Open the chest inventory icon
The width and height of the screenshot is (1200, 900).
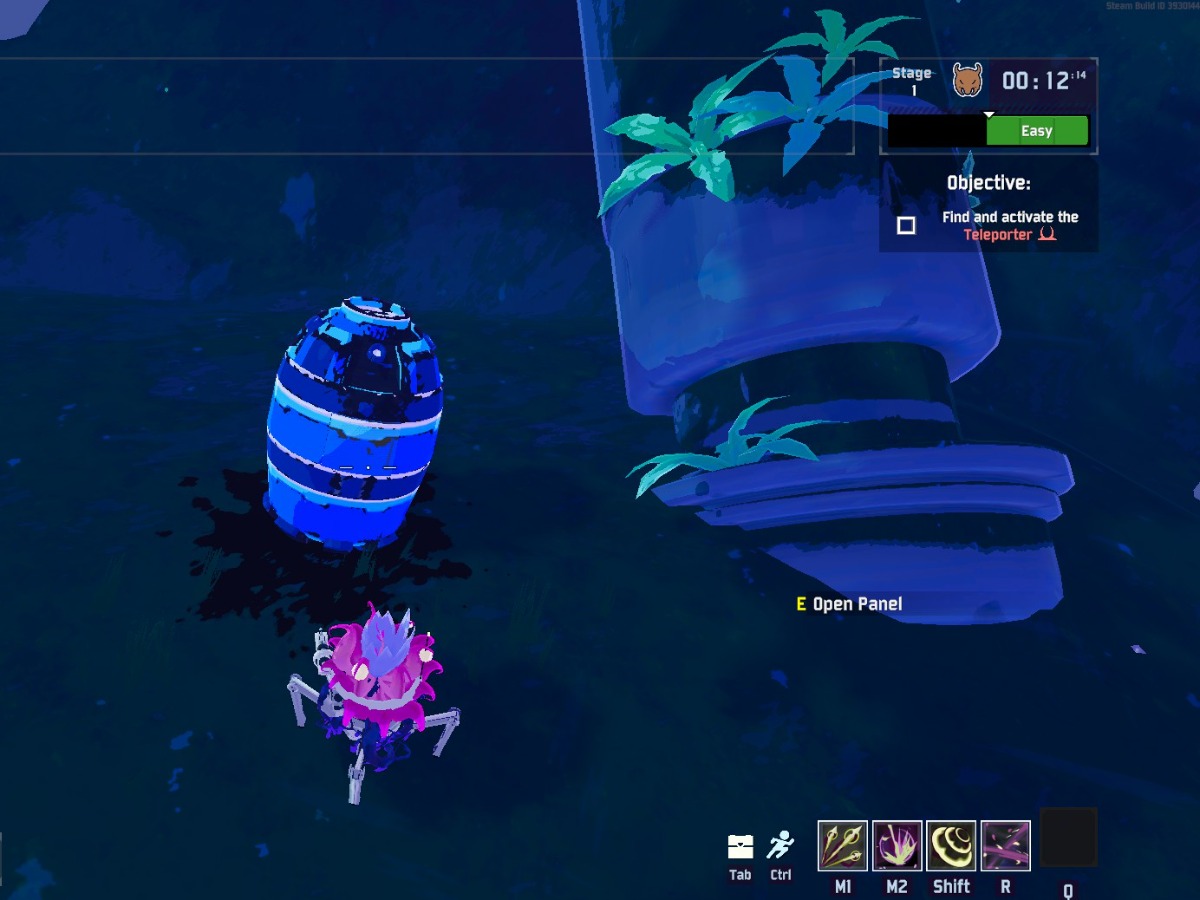click(740, 847)
